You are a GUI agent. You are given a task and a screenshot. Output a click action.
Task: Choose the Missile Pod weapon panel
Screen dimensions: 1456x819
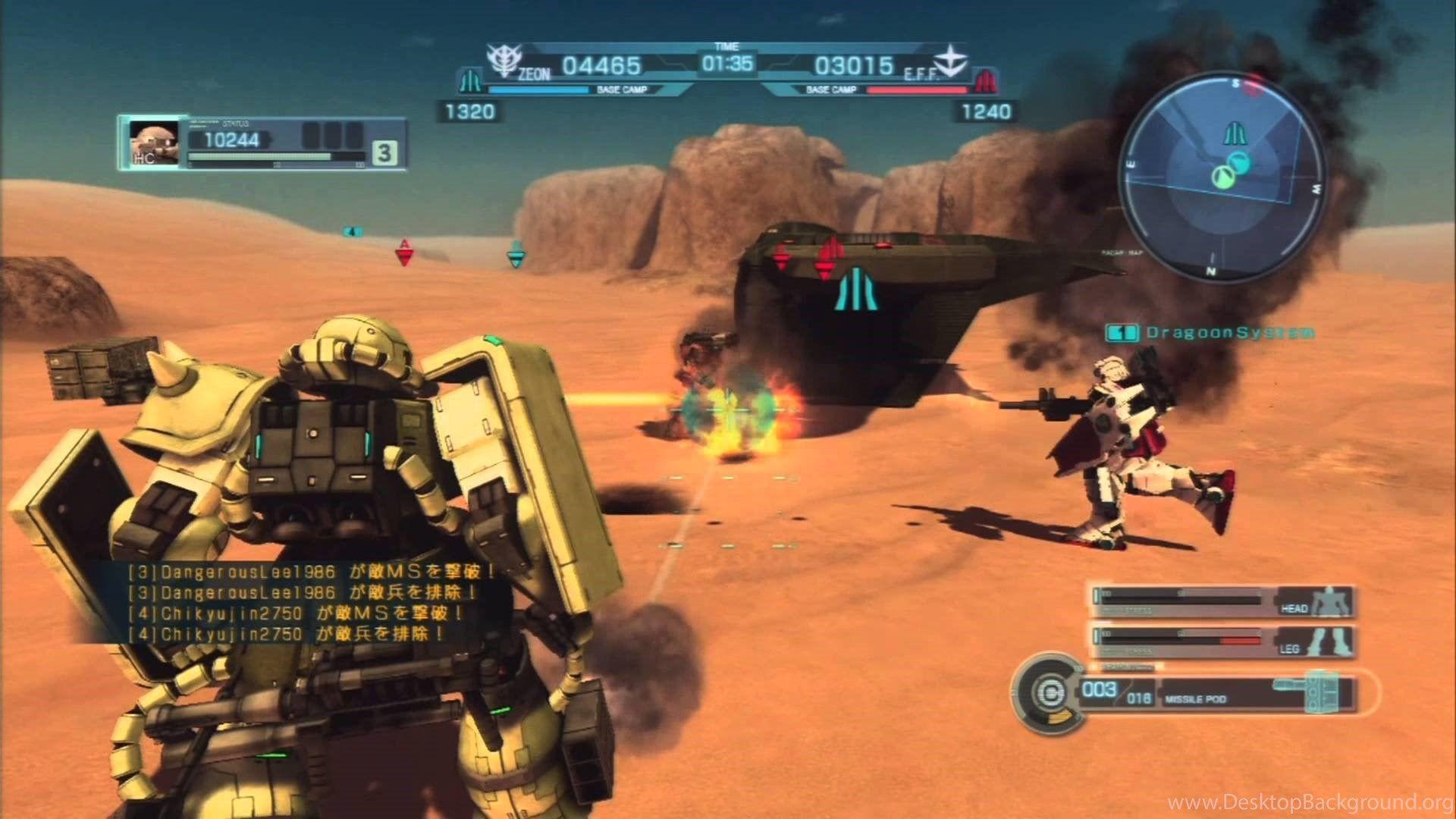(1216, 694)
